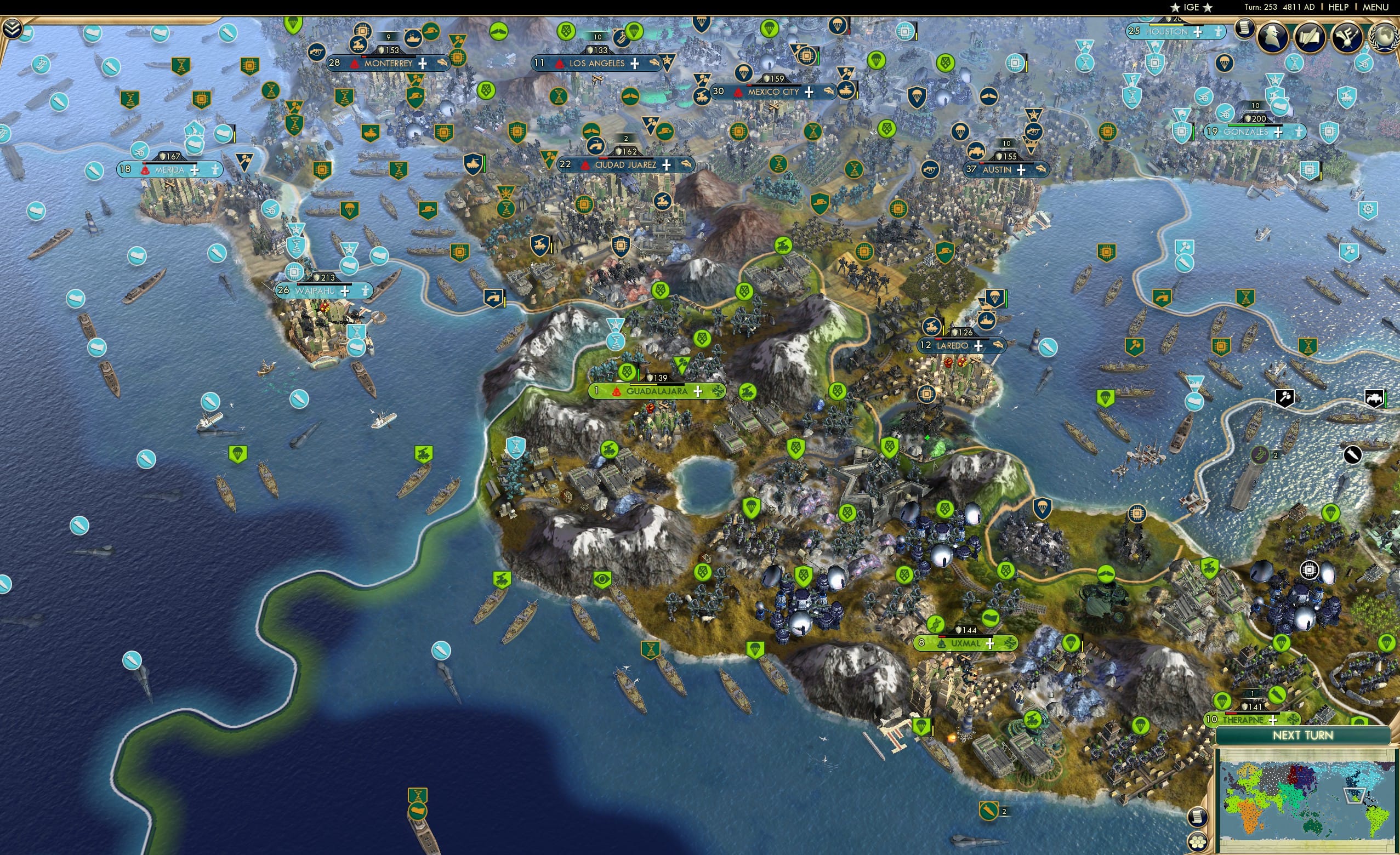This screenshot has height=855, width=1400.
Task: Expand the Houston city banner with its plus button
Action: 1198,32
